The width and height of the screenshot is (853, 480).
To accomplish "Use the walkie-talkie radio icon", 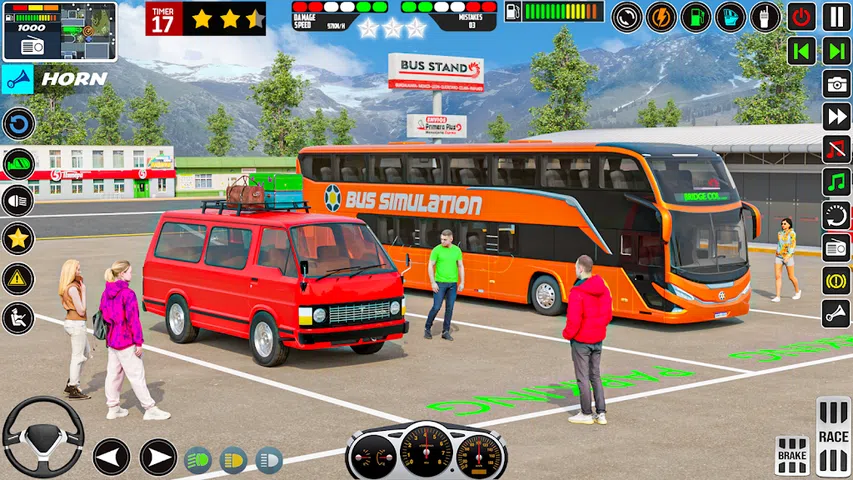I will 765,17.
